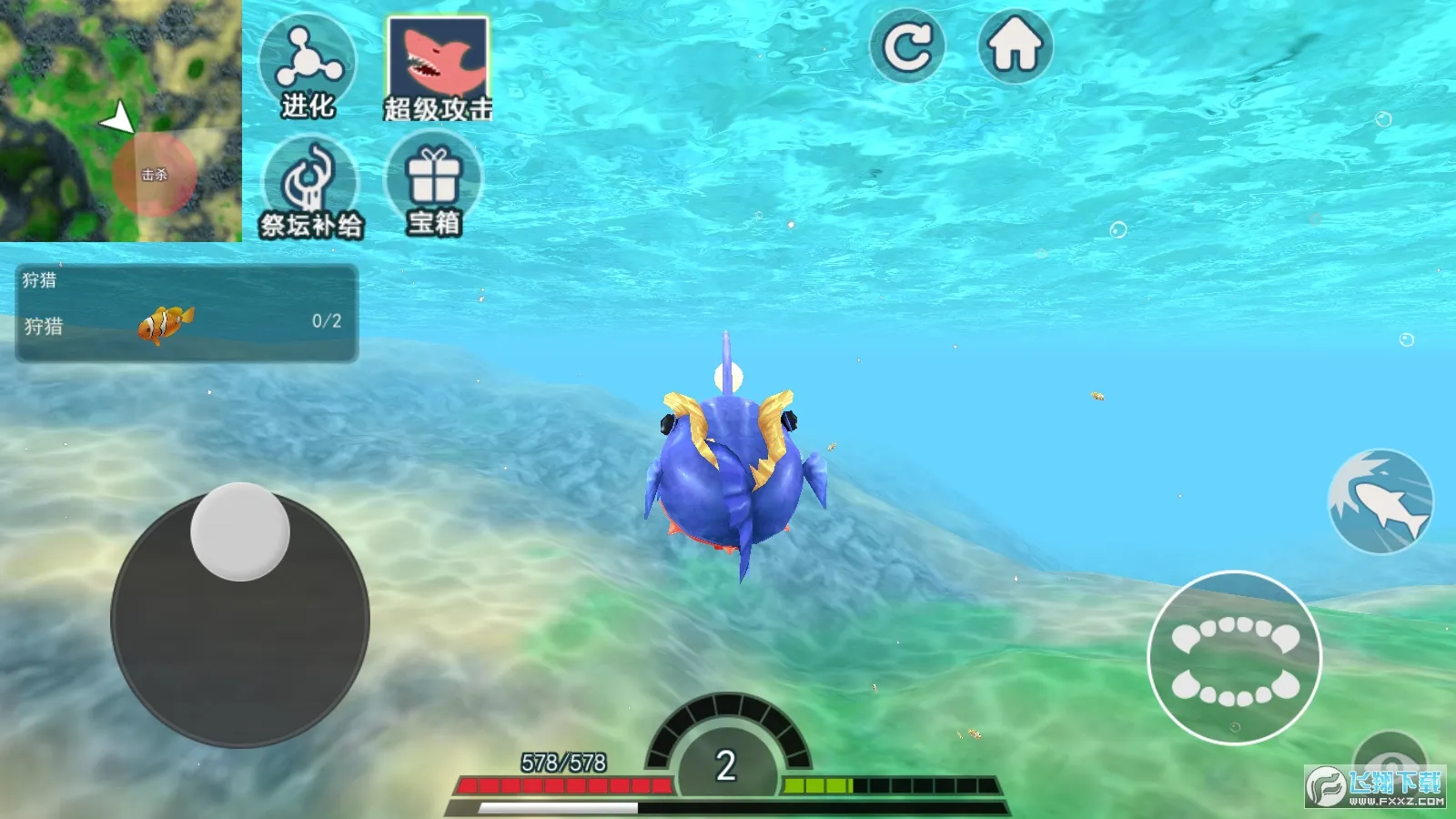
Task: Click the virtual joystick knob
Action: tap(240, 531)
